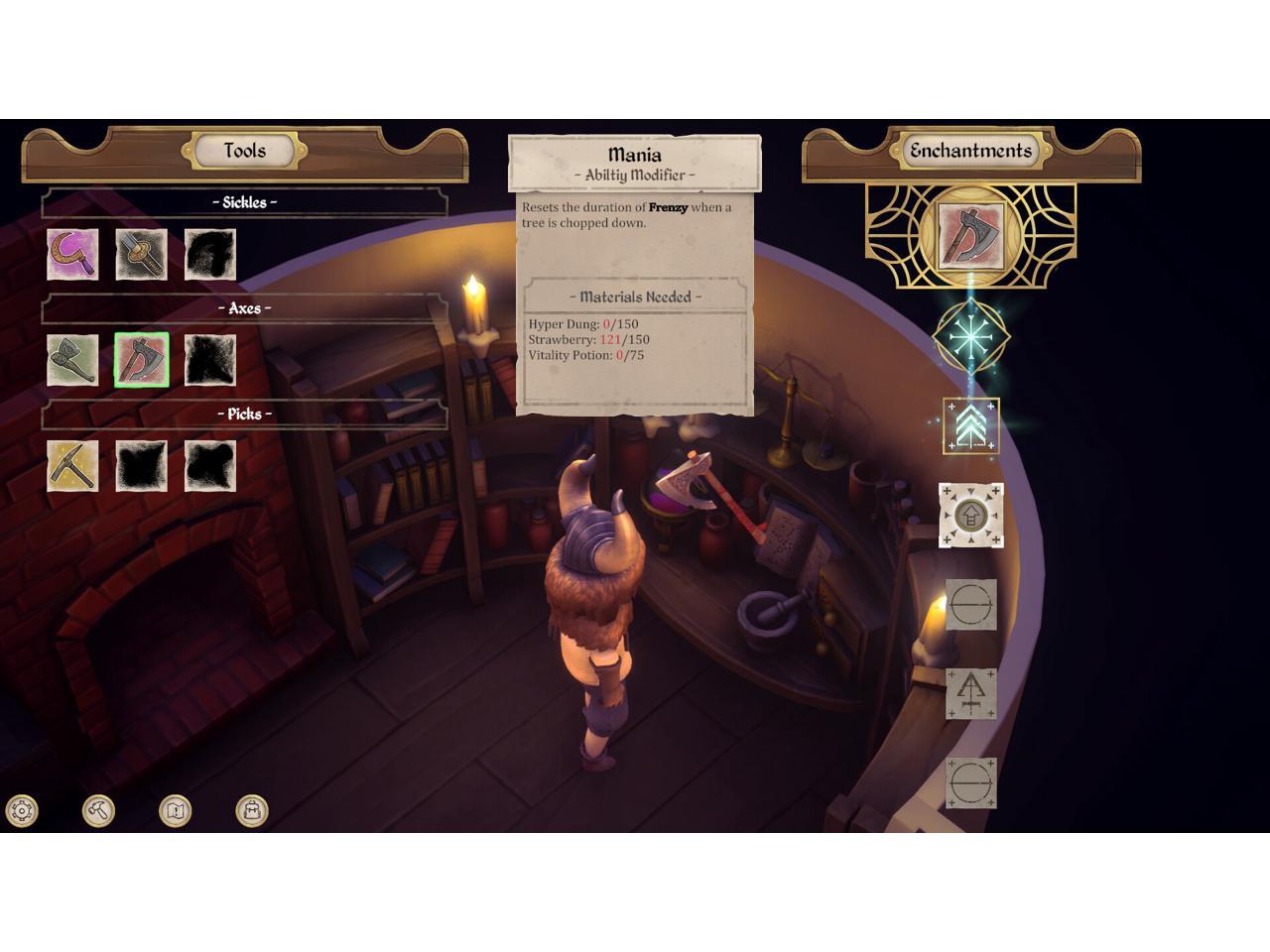The width and height of the screenshot is (1270, 952).
Task: Pick the arrow-tree rune enchantment
Action: click(x=970, y=693)
